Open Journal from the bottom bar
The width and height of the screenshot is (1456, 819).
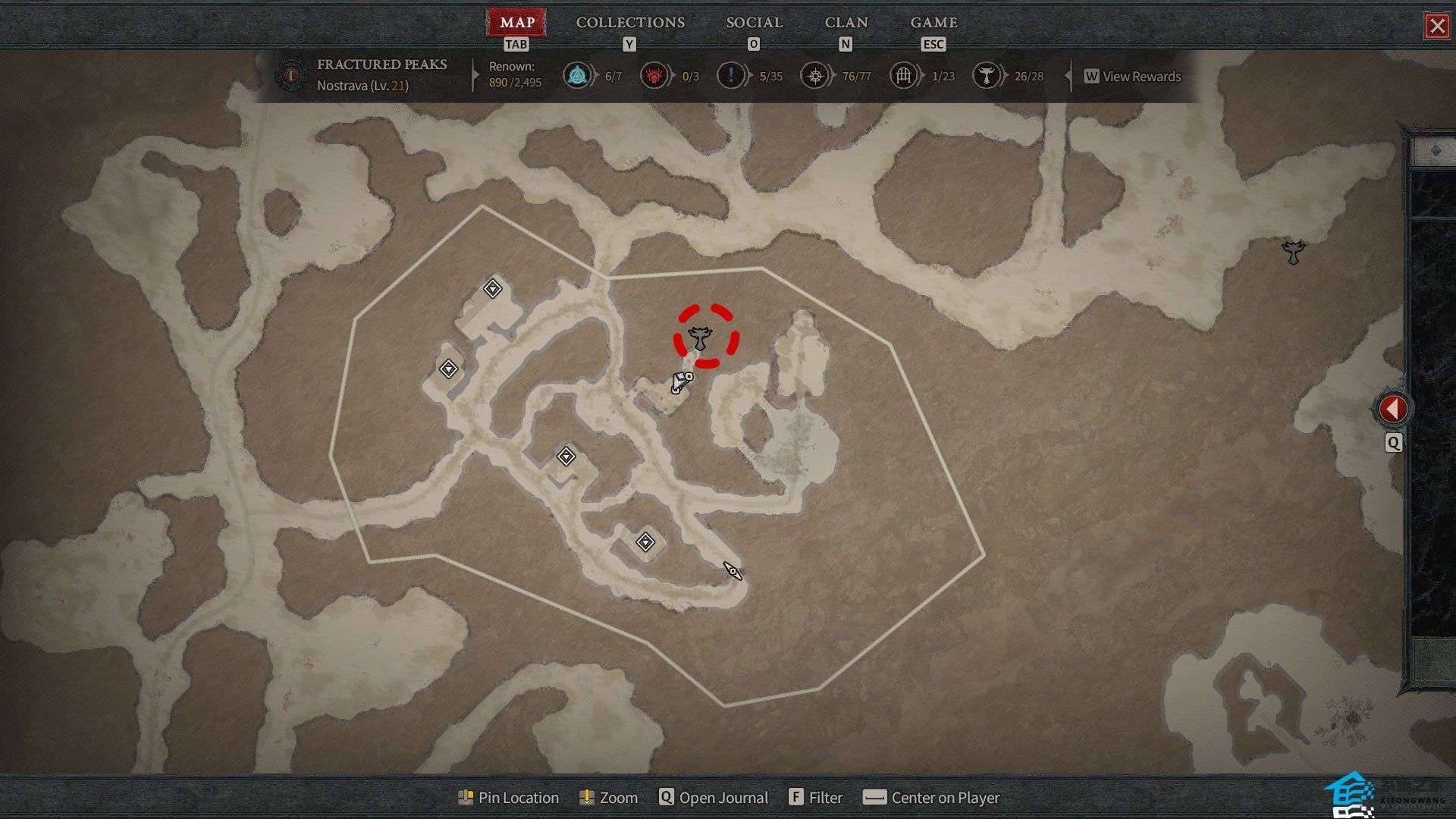(x=714, y=798)
